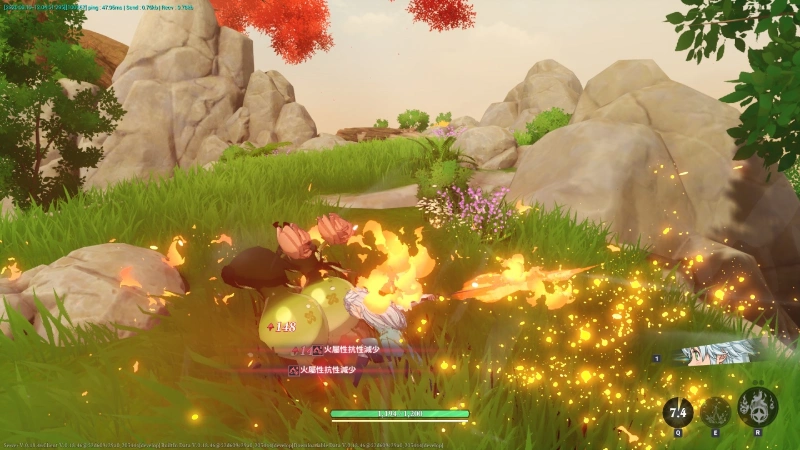Screen dimensions: 800x450
Task: Activate the skill on 7.4 cooldown
Action: [678, 411]
